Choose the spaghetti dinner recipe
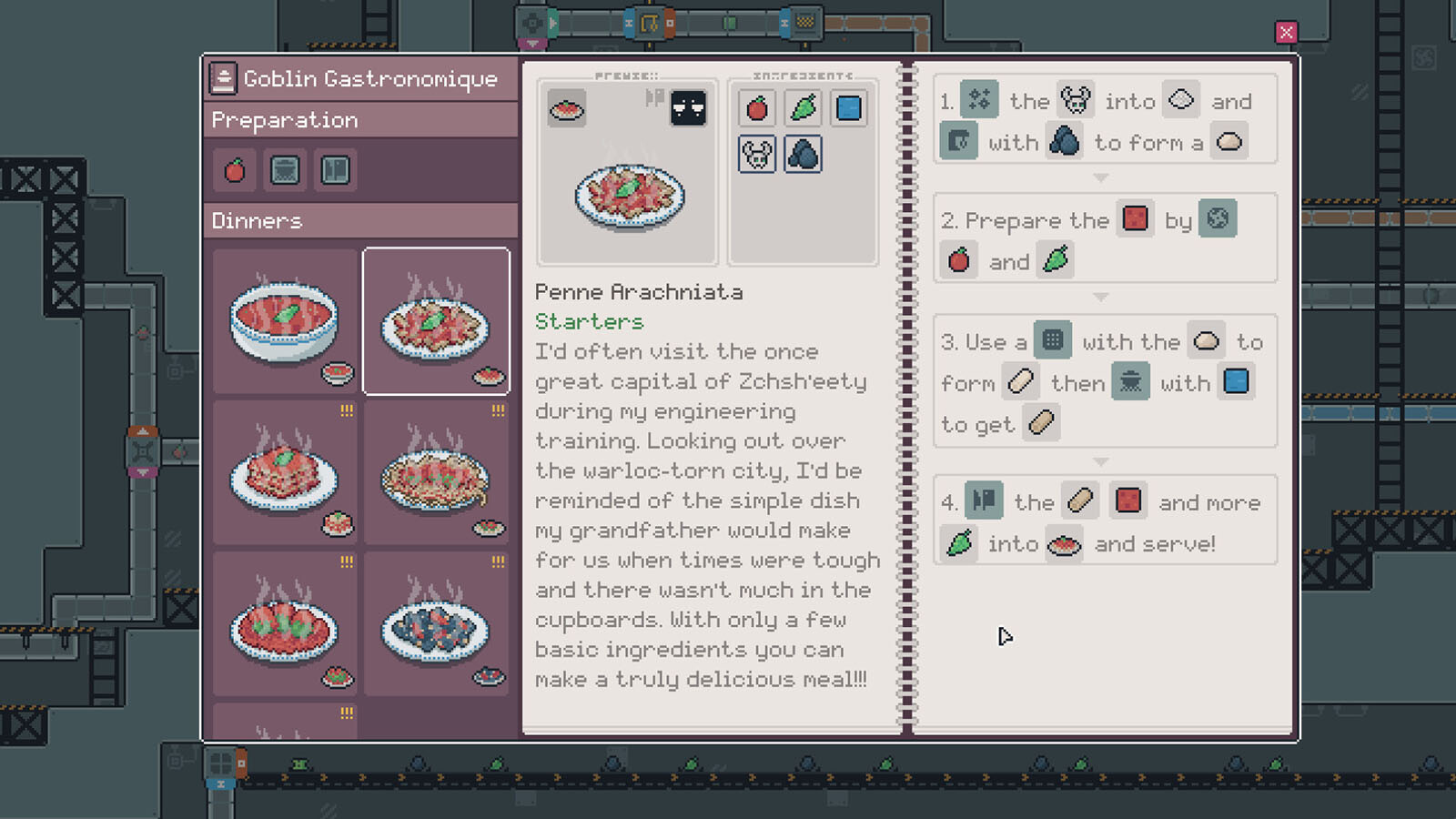This screenshot has height=819, width=1456. (x=436, y=473)
